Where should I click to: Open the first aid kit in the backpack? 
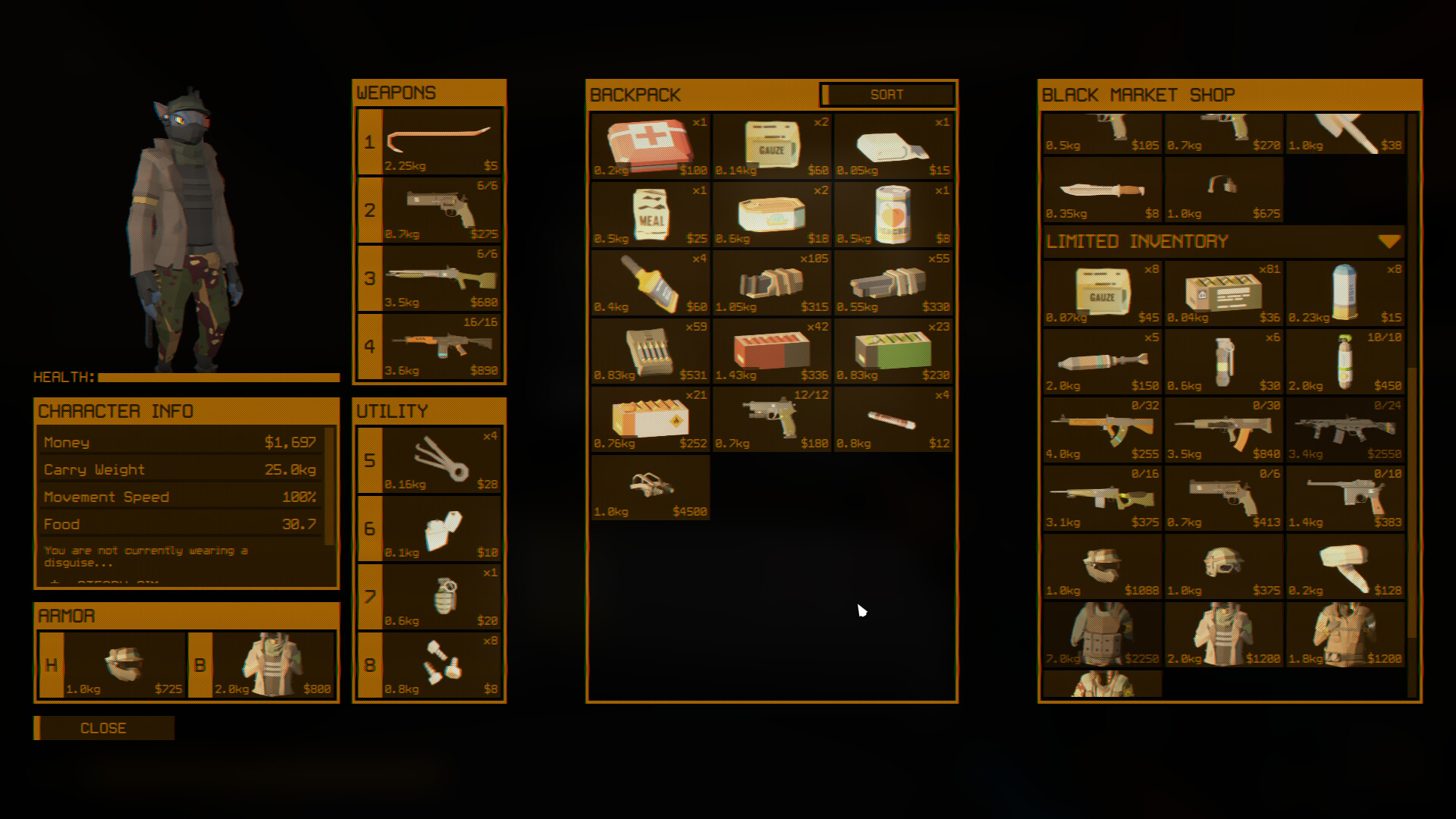coord(649,144)
